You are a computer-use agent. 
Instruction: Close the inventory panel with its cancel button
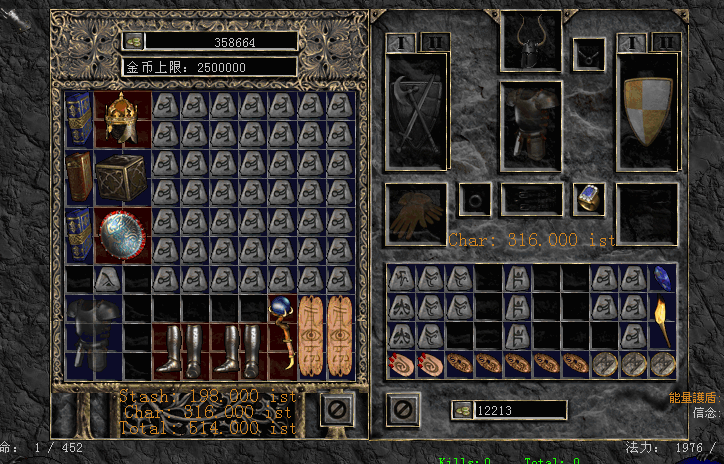pos(402,408)
